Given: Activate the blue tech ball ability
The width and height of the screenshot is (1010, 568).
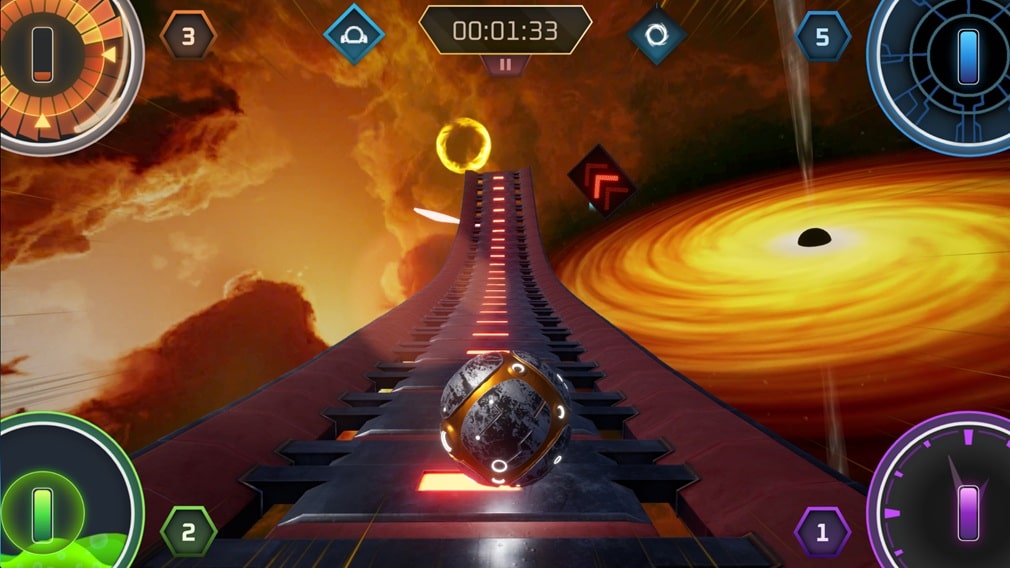Looking at the screenshot, I should coord(967,57).
